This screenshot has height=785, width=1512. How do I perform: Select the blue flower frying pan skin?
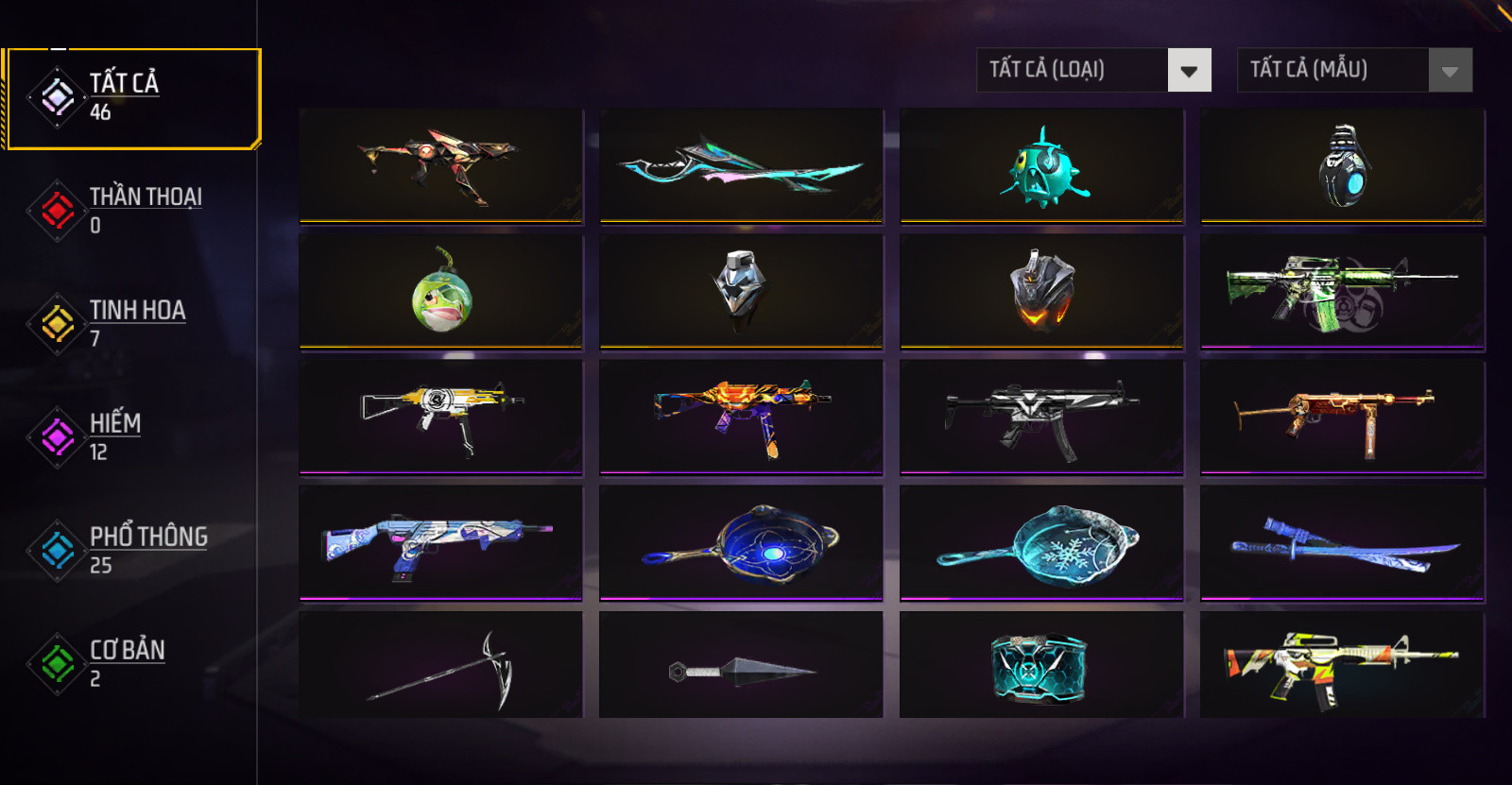tap(741, 542)
